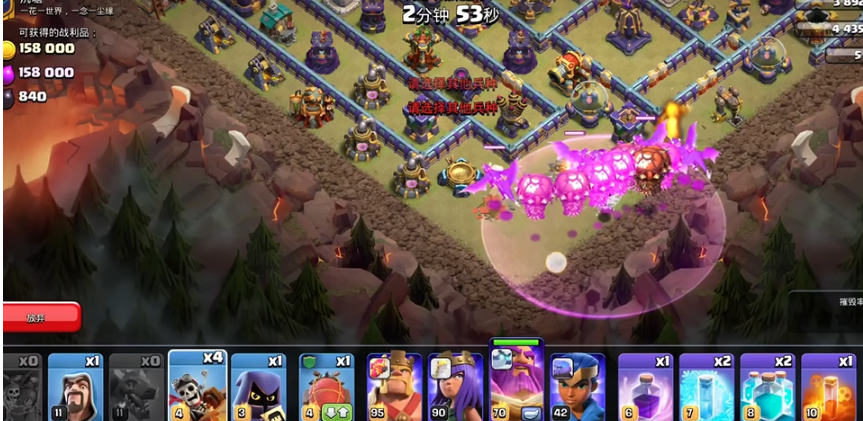
Task: Deploy the red blimp siege machine
Action: point(327,387)
